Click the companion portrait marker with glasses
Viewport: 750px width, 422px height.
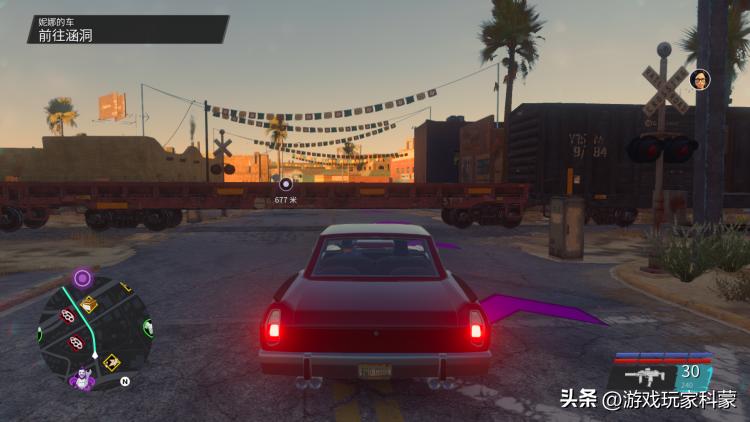point(701,79)
